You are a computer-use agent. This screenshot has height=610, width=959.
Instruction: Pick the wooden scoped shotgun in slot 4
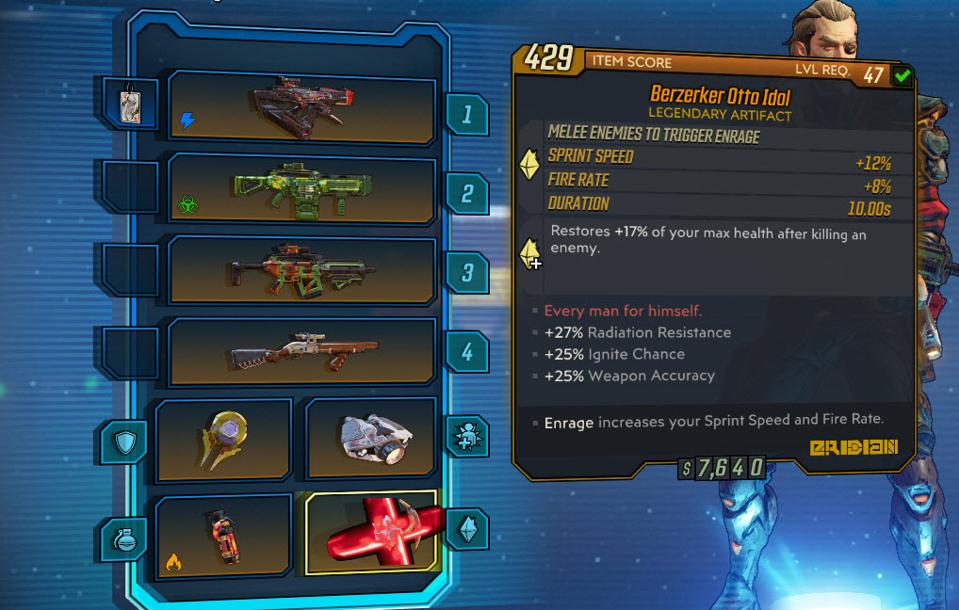coord(302,352)
